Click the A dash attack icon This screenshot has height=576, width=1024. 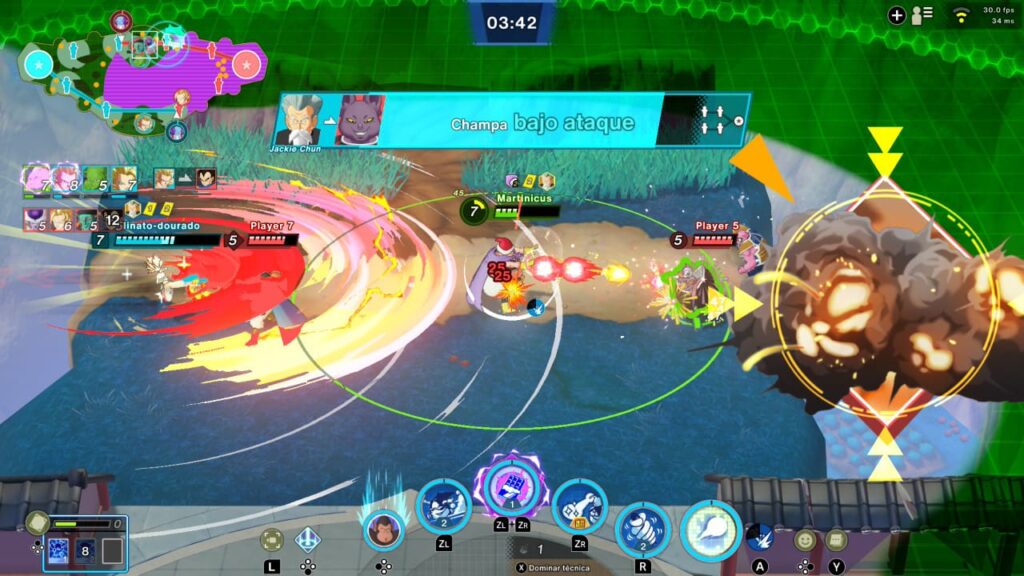point(760,537)
